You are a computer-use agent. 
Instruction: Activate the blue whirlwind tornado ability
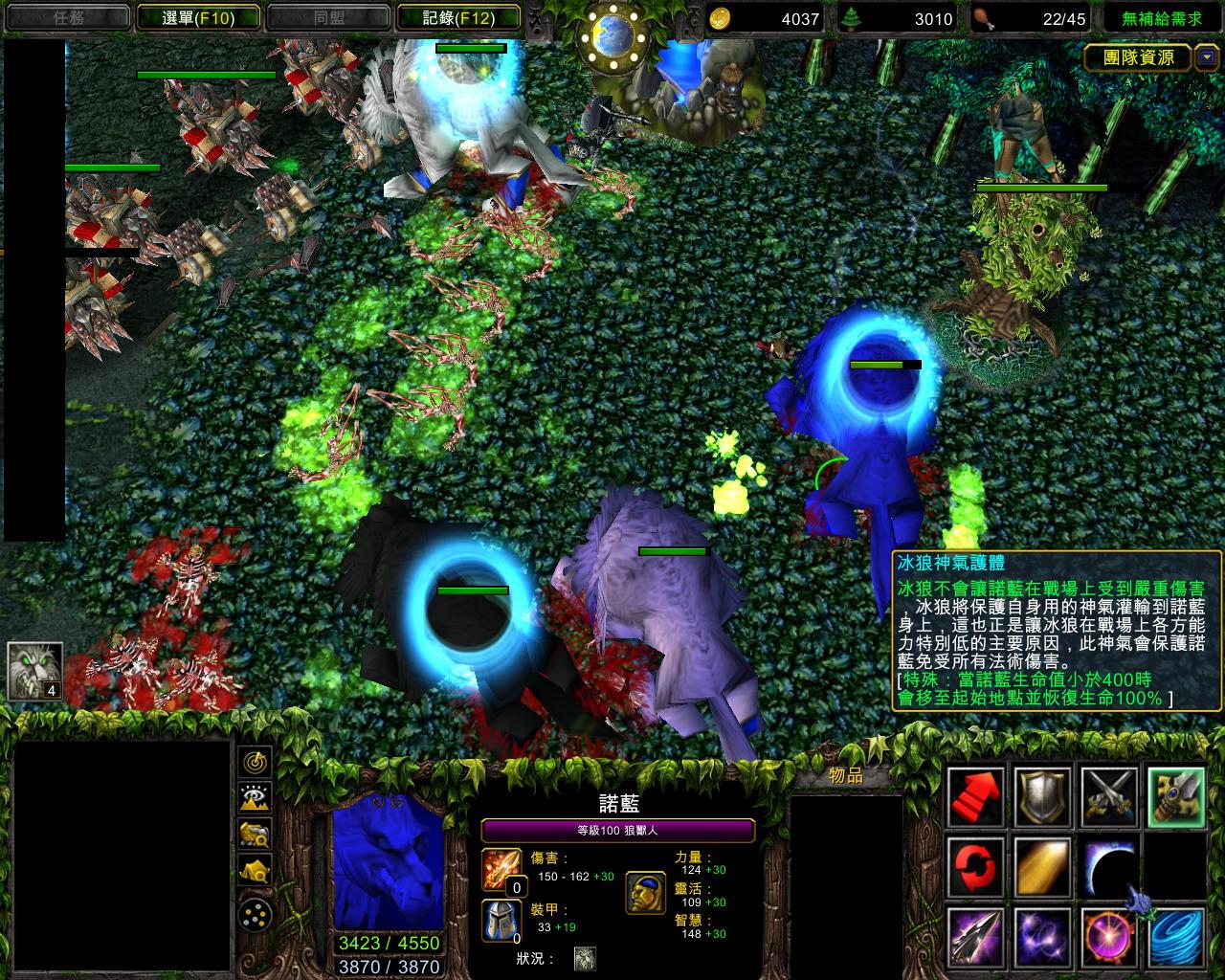pyautogui.click(x=1176, y=936)
